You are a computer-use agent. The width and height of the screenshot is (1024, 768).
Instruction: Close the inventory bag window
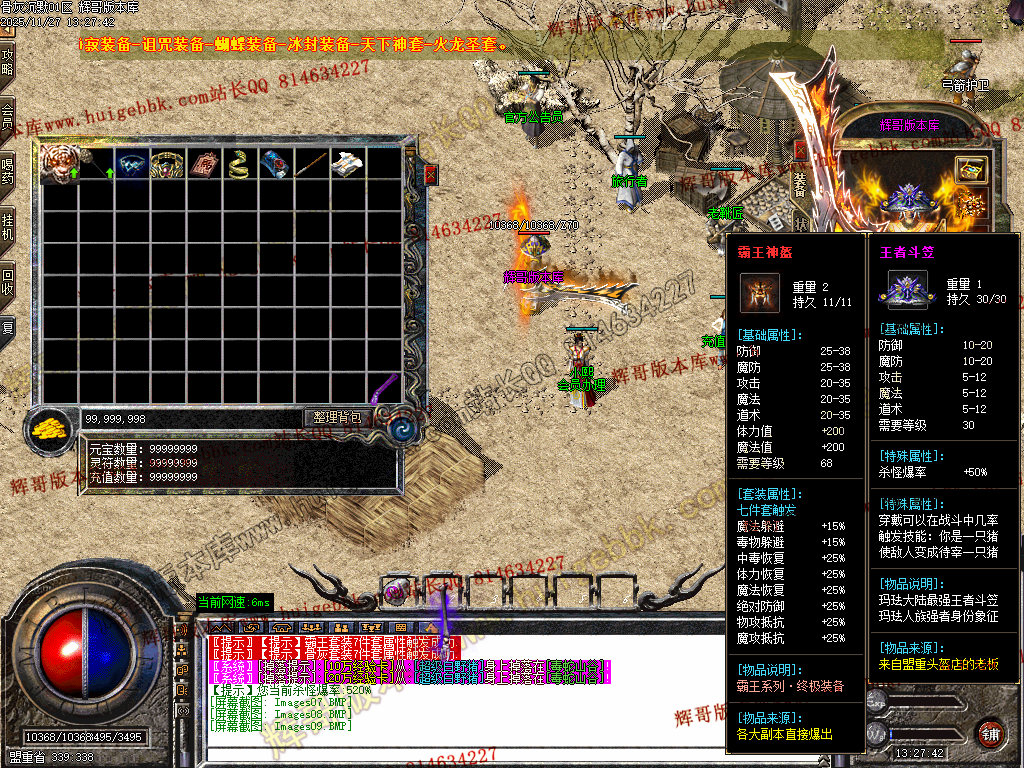[431, 175]
